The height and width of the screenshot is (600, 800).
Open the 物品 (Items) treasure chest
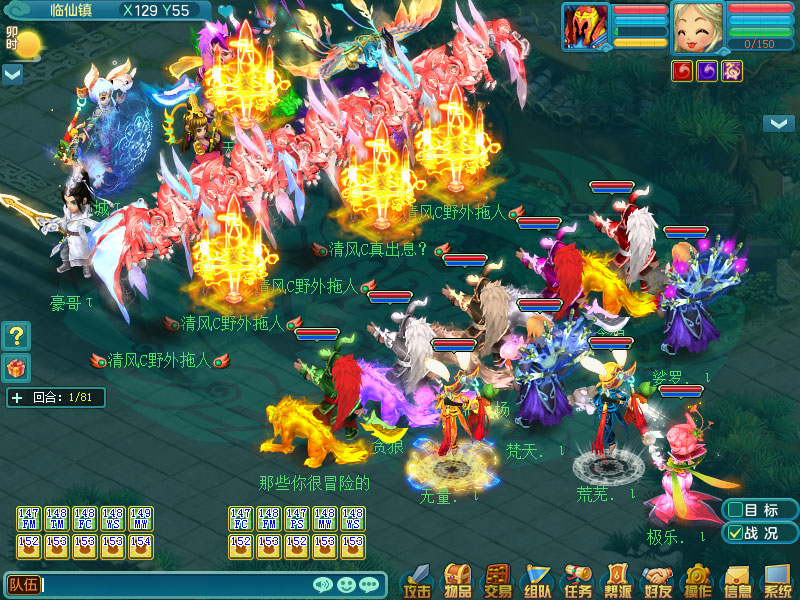coord(458,579)
